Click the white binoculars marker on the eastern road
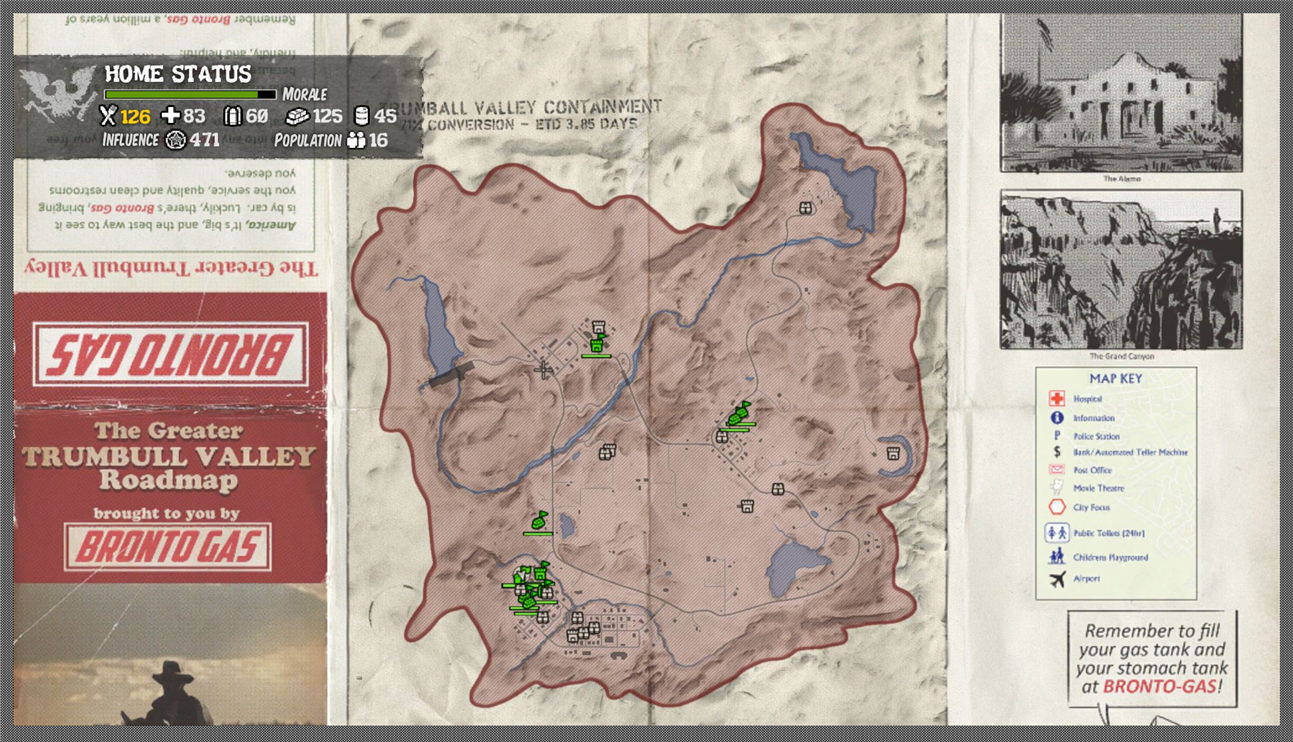The height and width of the screenshot is (742, 1293). coord(777,489)
